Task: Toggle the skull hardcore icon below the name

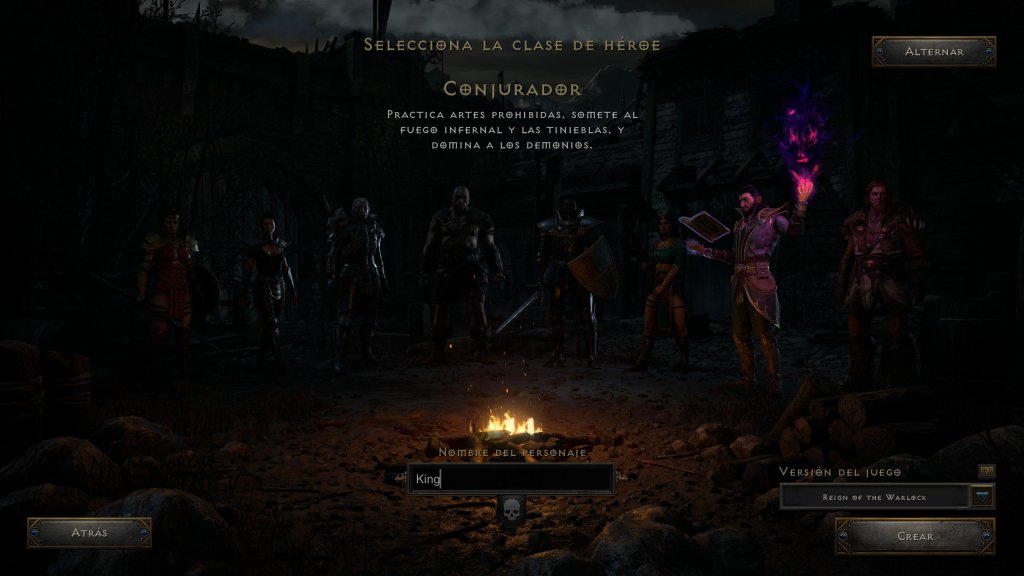Action: [511, 512]
